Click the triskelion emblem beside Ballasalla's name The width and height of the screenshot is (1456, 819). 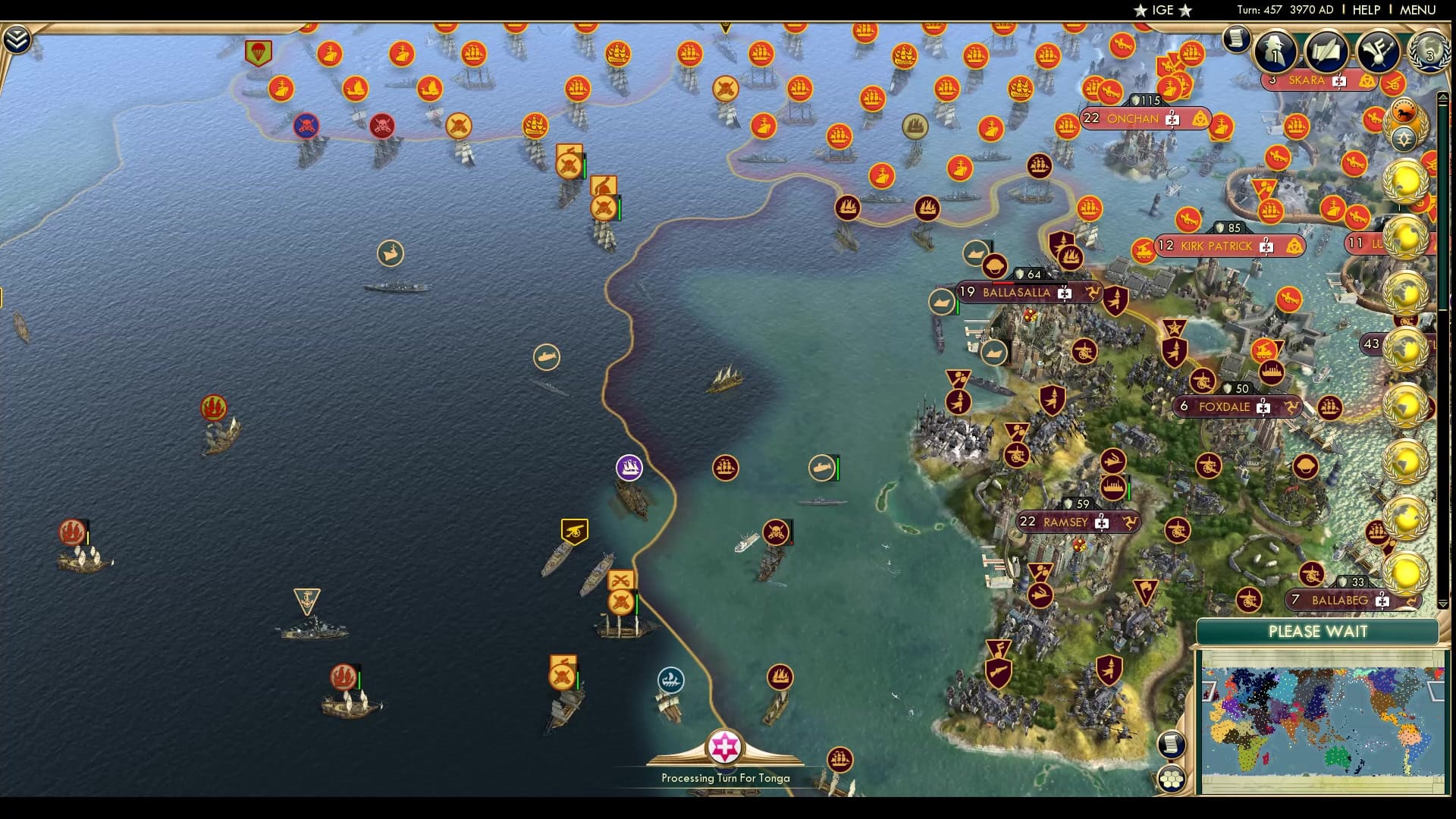pyautogui.click(x=1092, y=291)
